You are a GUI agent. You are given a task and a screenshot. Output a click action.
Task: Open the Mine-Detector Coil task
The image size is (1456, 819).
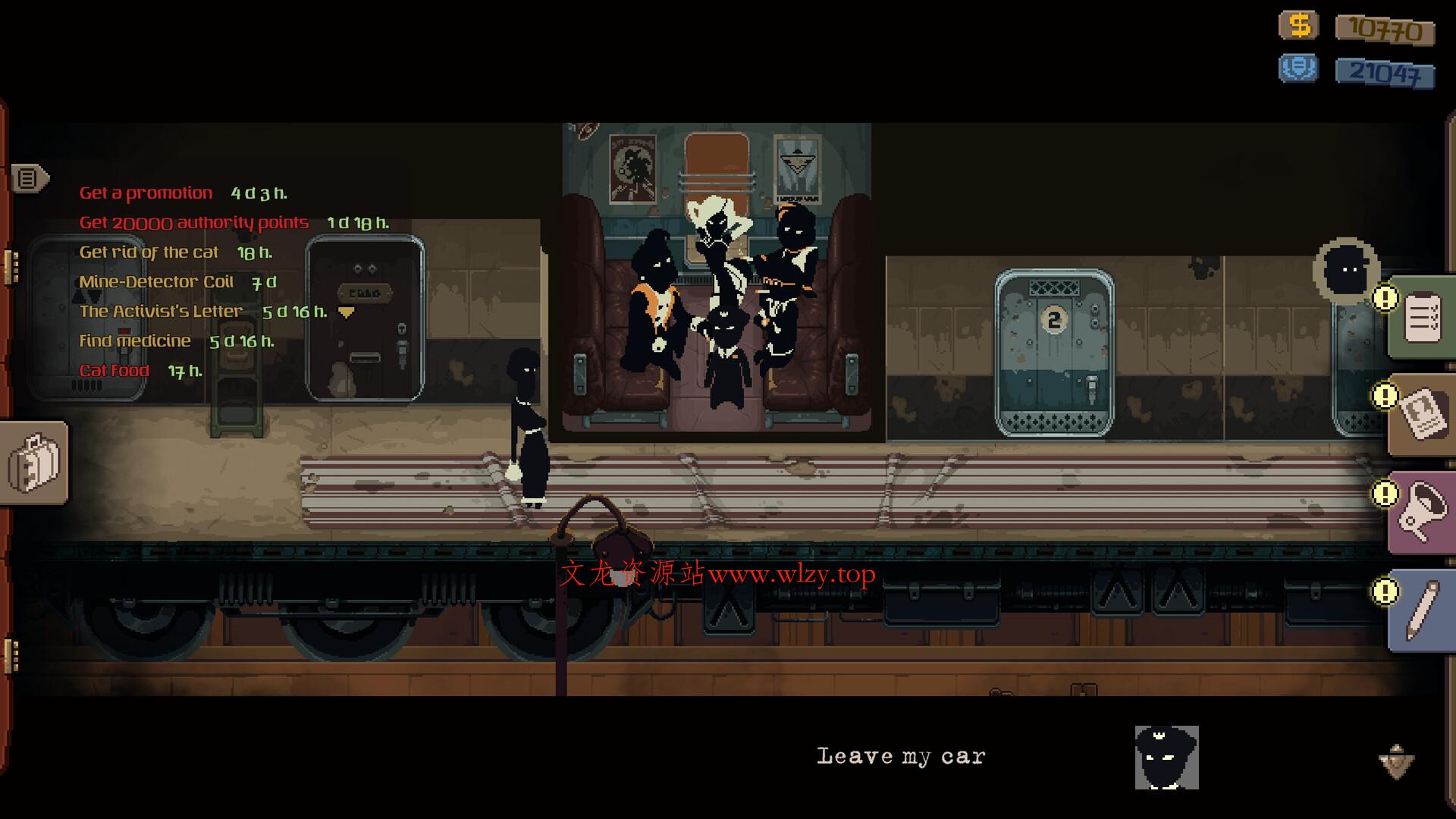[156, 282]
